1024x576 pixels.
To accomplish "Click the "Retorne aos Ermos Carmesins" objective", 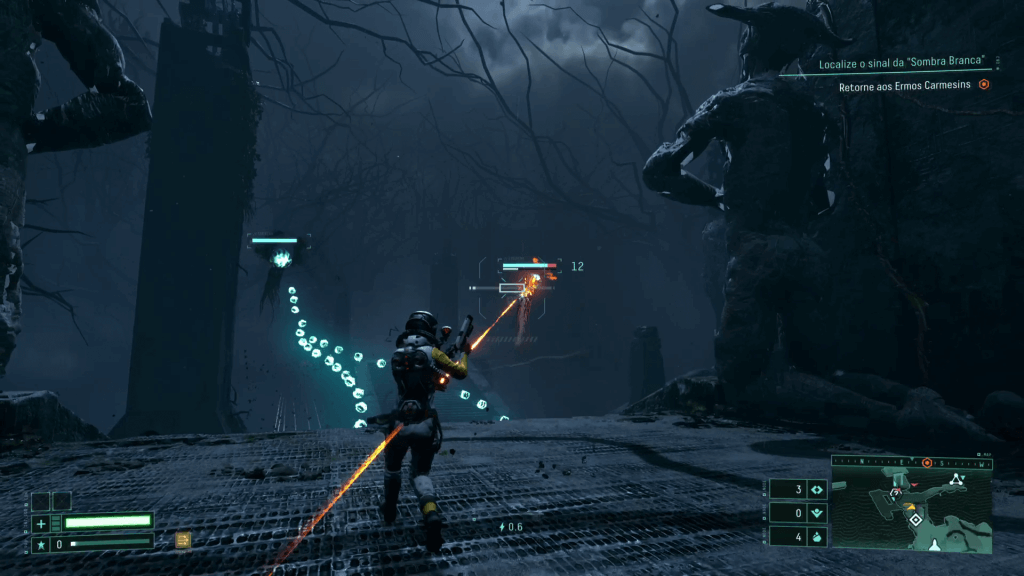I will click(907, 85).
